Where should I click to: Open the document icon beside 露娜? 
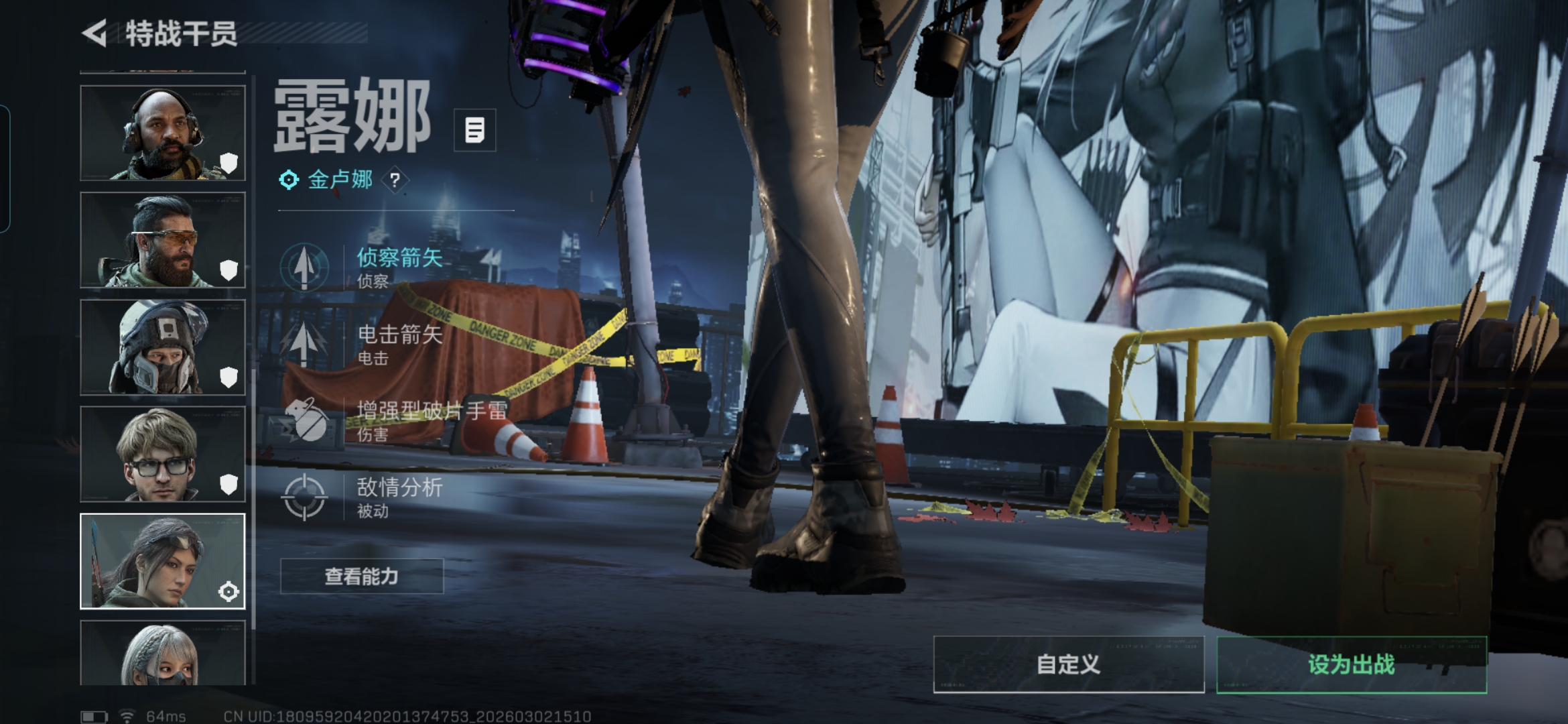(474, 130)
